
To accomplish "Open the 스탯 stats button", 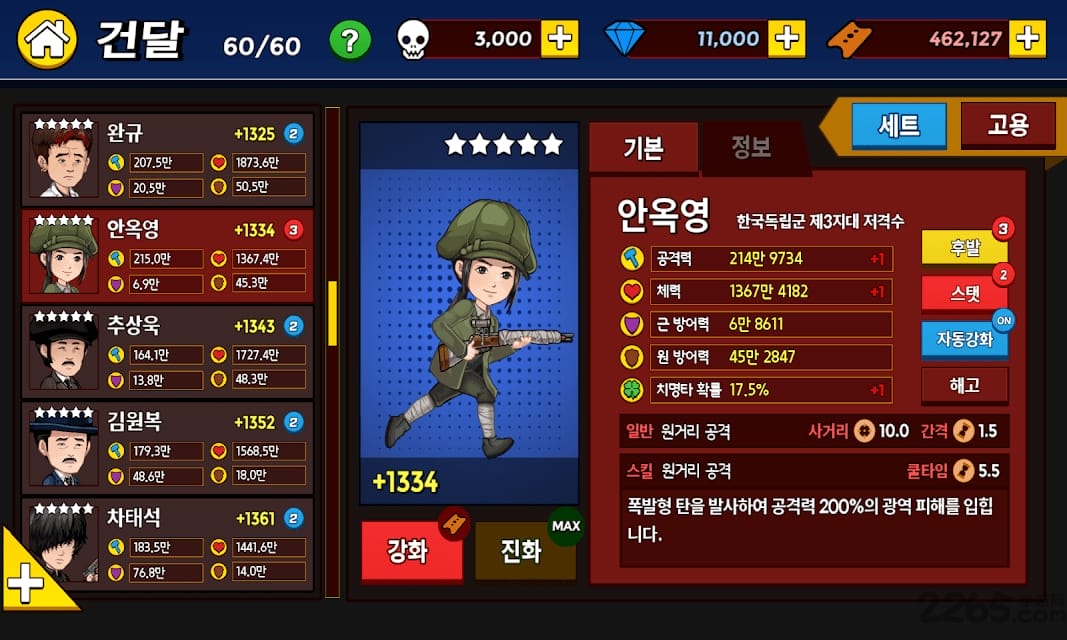I will [964, 295].
